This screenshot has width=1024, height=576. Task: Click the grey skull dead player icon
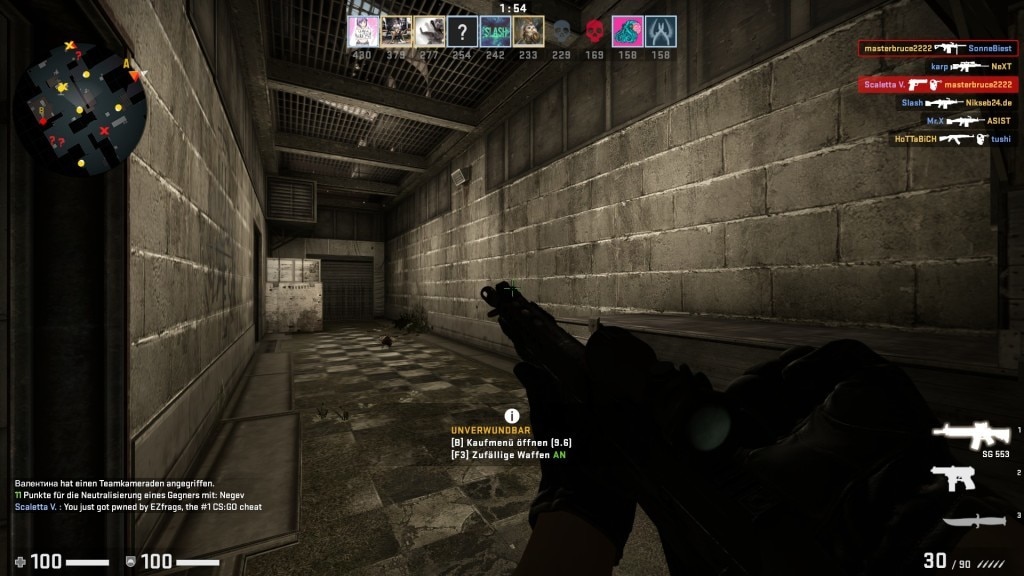click(562, 31)
